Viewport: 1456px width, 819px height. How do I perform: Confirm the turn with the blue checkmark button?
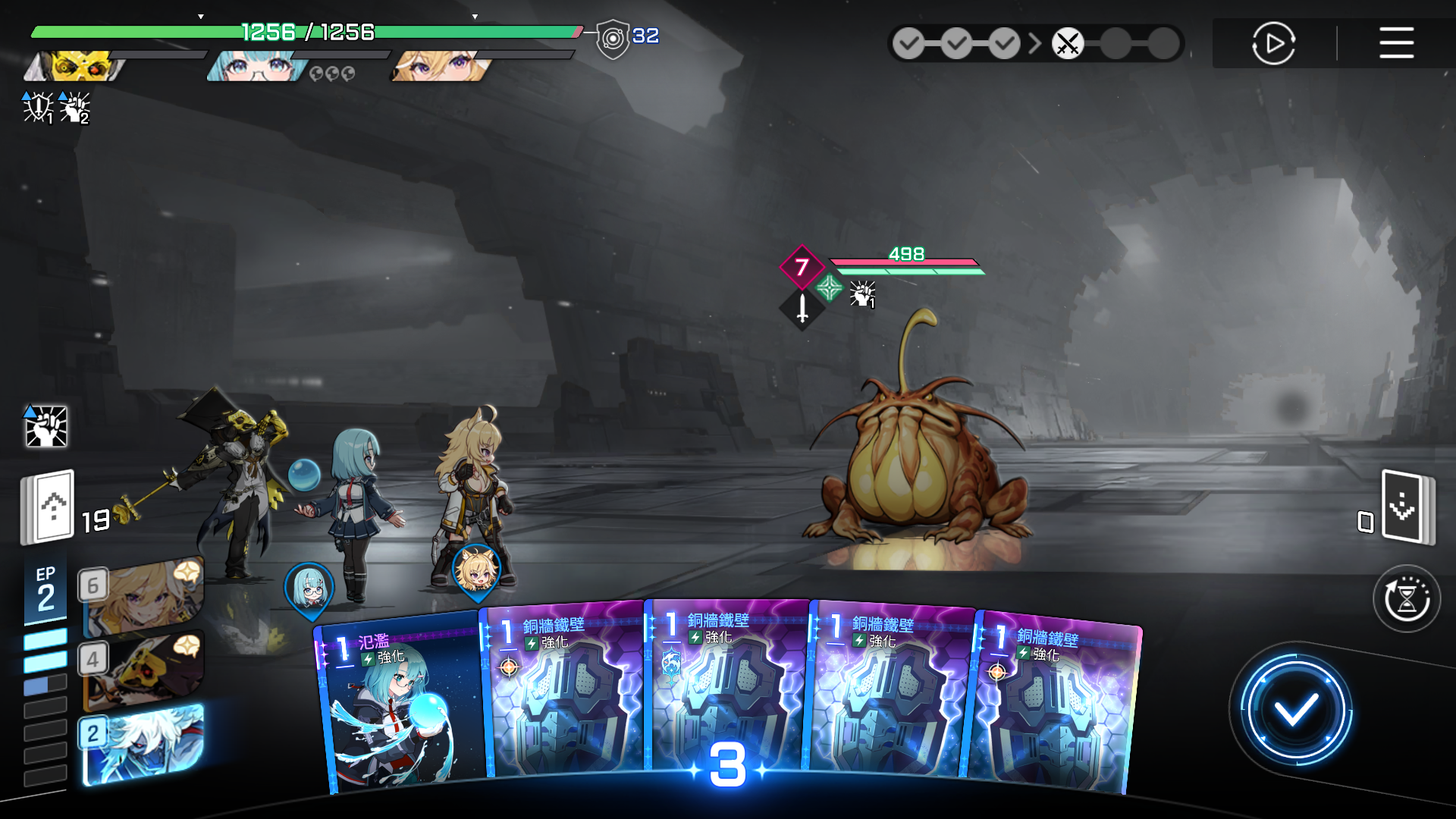point(1295,711)
